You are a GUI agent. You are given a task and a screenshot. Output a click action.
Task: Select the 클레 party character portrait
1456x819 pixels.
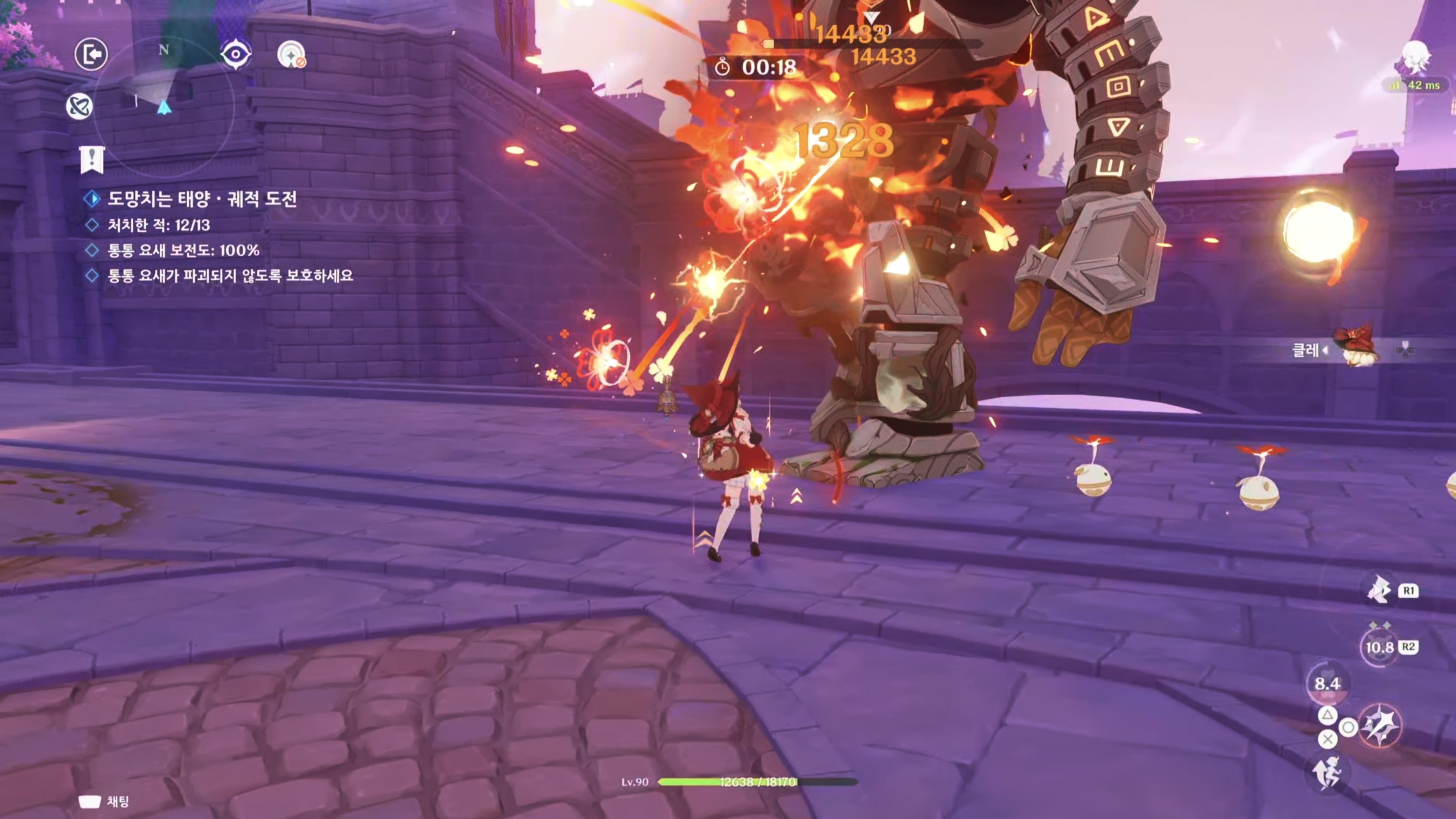pos(1357,348)
